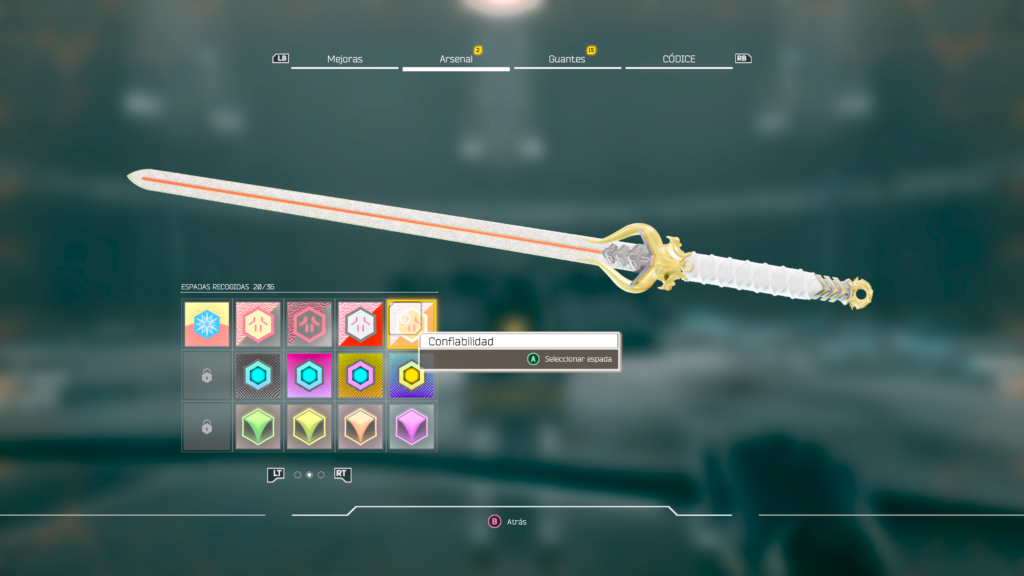Select the cyan hexagon on yellow tile

360,376
